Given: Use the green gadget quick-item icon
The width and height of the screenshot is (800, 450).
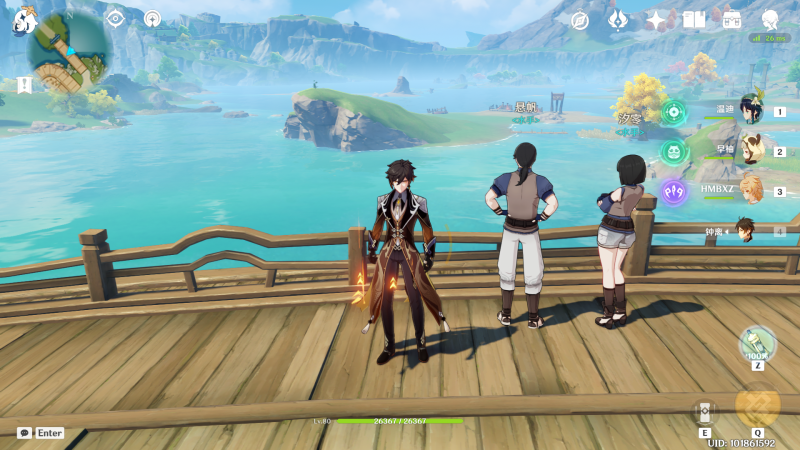Looking at the screenshot, I should (x=757, y=344).
